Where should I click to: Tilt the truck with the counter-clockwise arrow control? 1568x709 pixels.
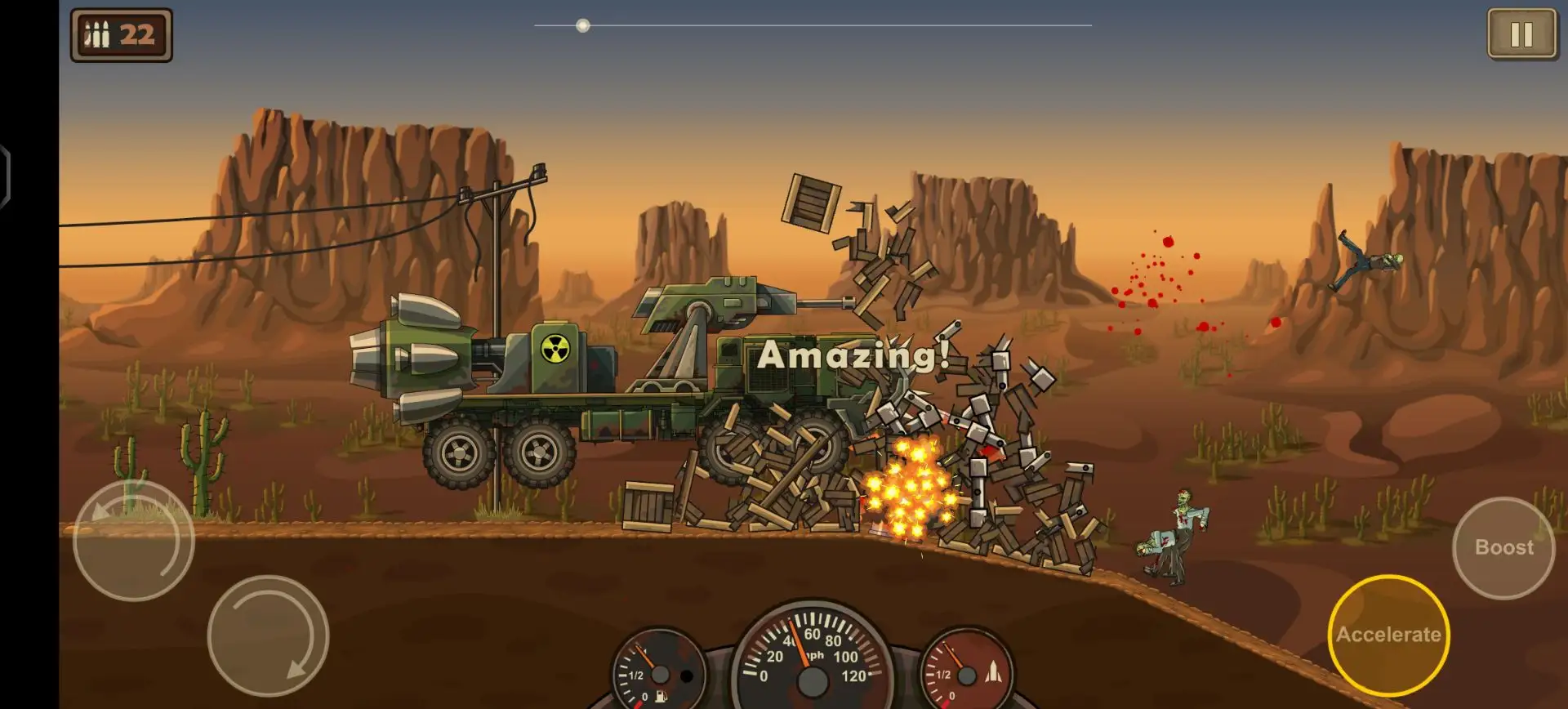point(134,541)
